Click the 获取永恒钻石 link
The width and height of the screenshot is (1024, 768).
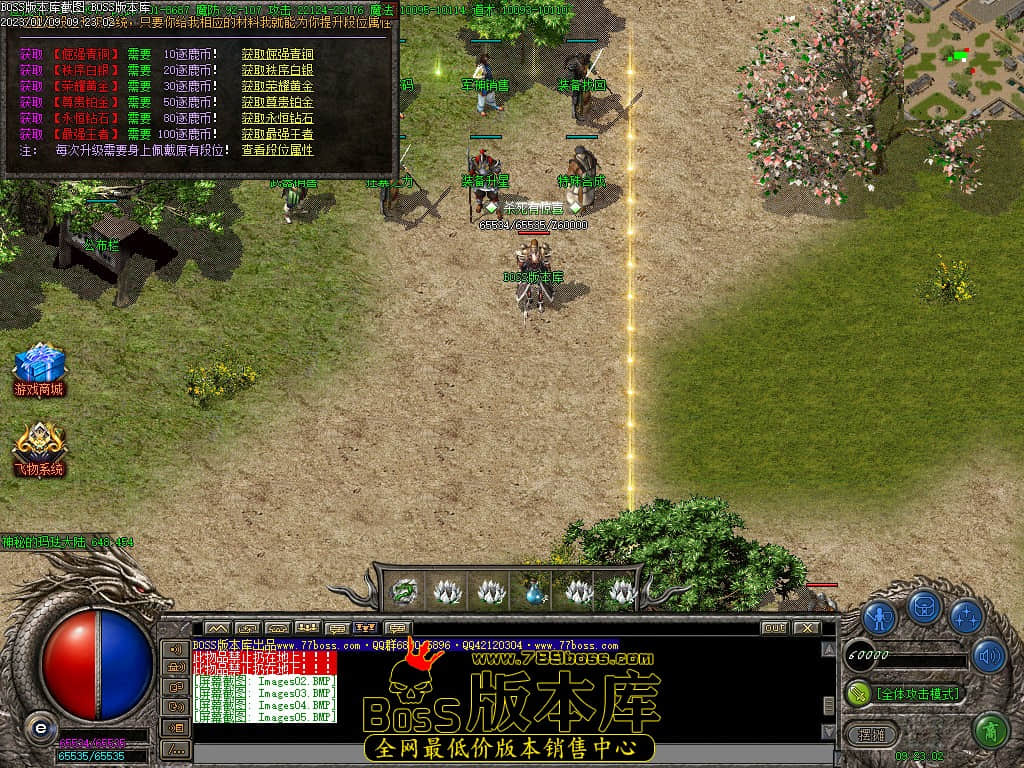coord(277,118)
